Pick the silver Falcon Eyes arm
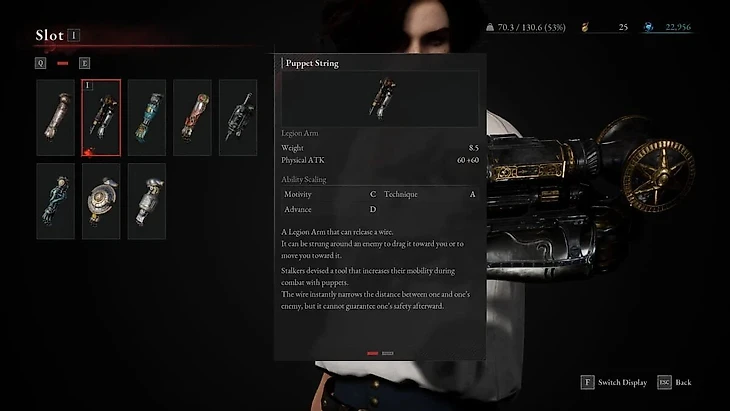The height and width of the screenshot is (411, 730). point(147,201)
